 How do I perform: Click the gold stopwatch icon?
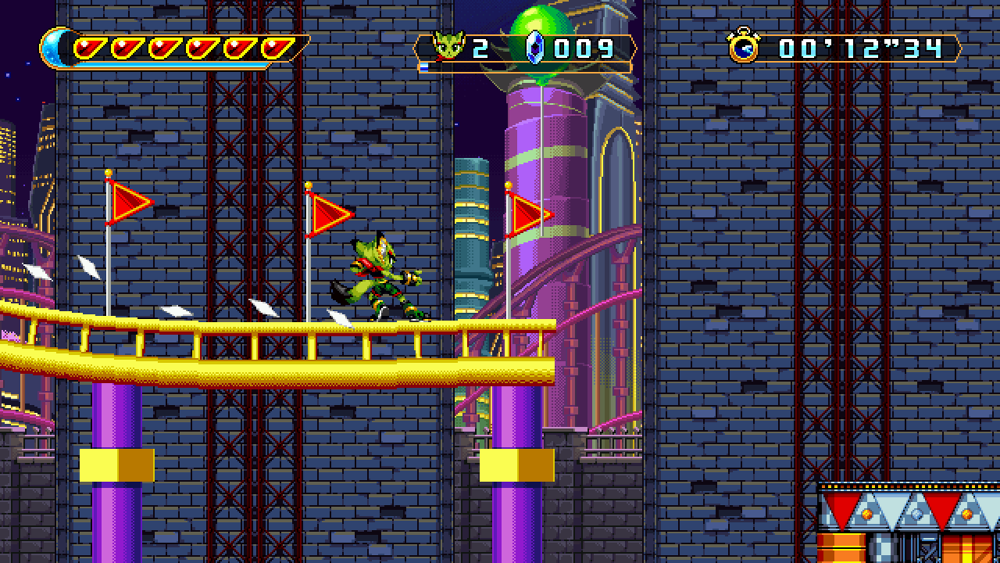tap(744, 47)
